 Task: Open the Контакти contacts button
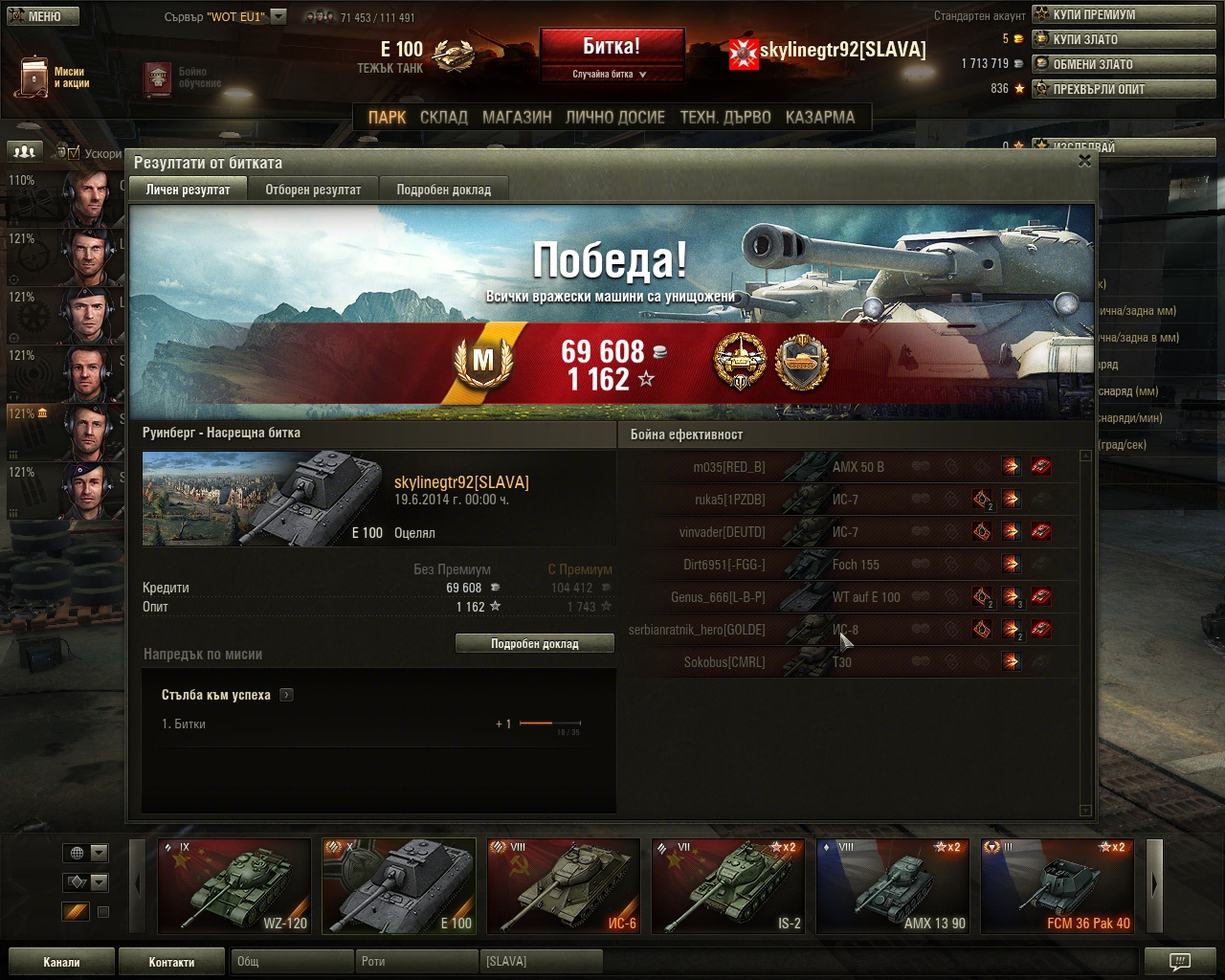coord(171,962)
